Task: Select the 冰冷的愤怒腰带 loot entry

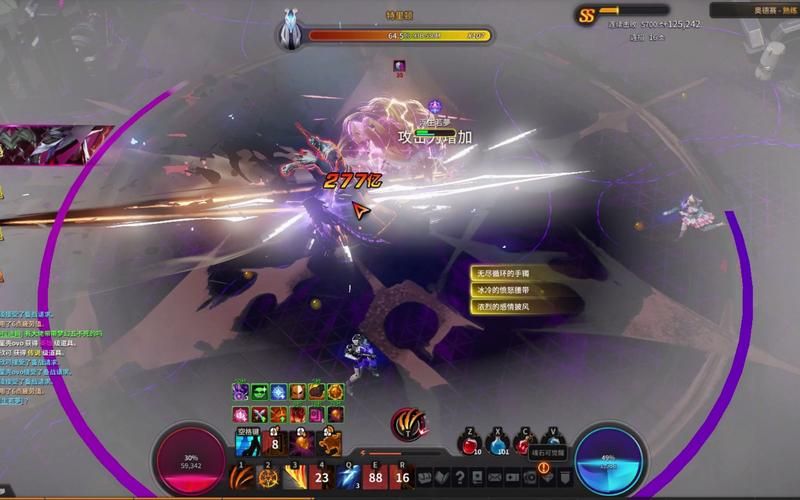Action: click(x=508, y=290)
